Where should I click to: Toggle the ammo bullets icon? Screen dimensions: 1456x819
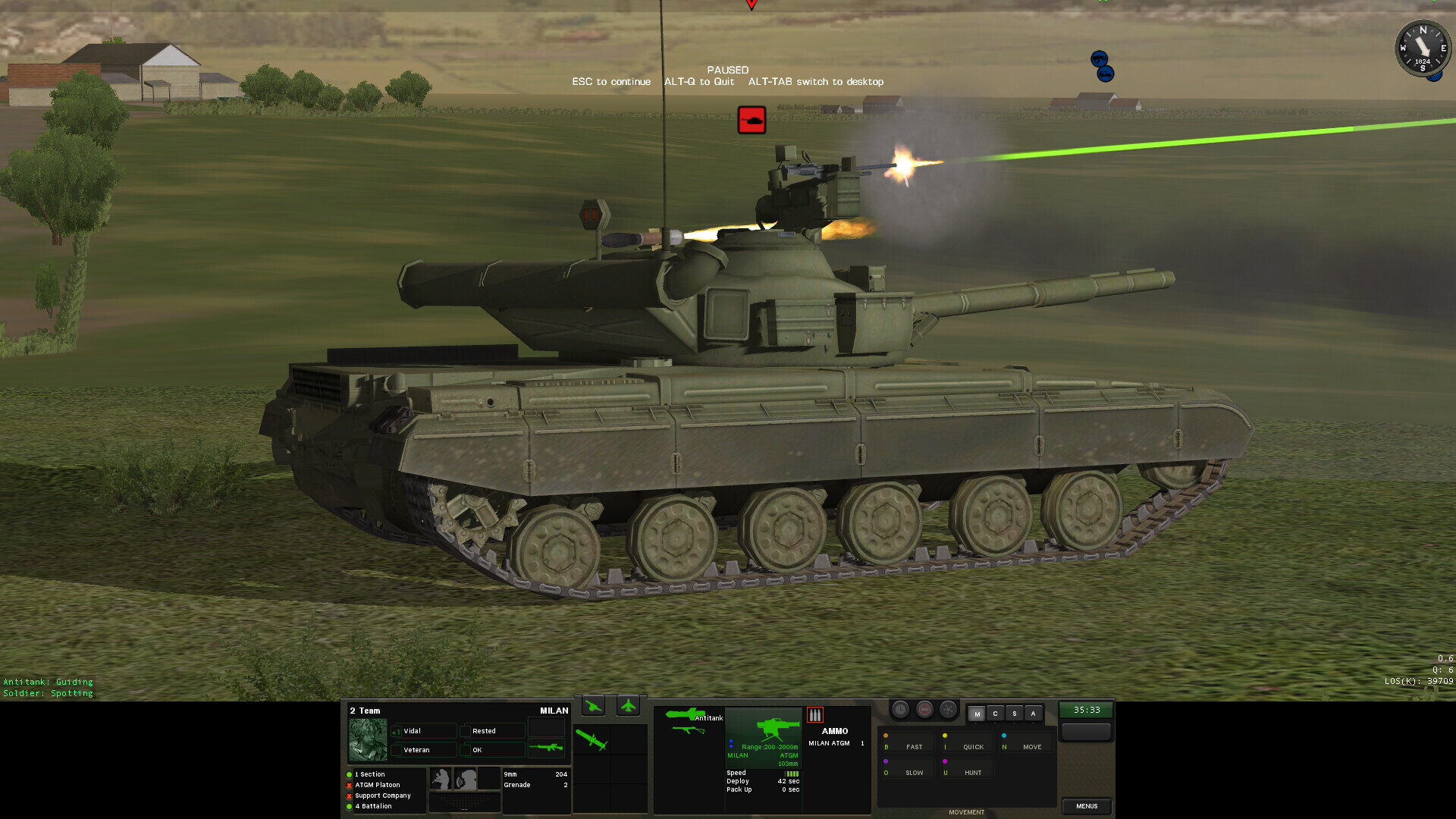pos(814,714)
